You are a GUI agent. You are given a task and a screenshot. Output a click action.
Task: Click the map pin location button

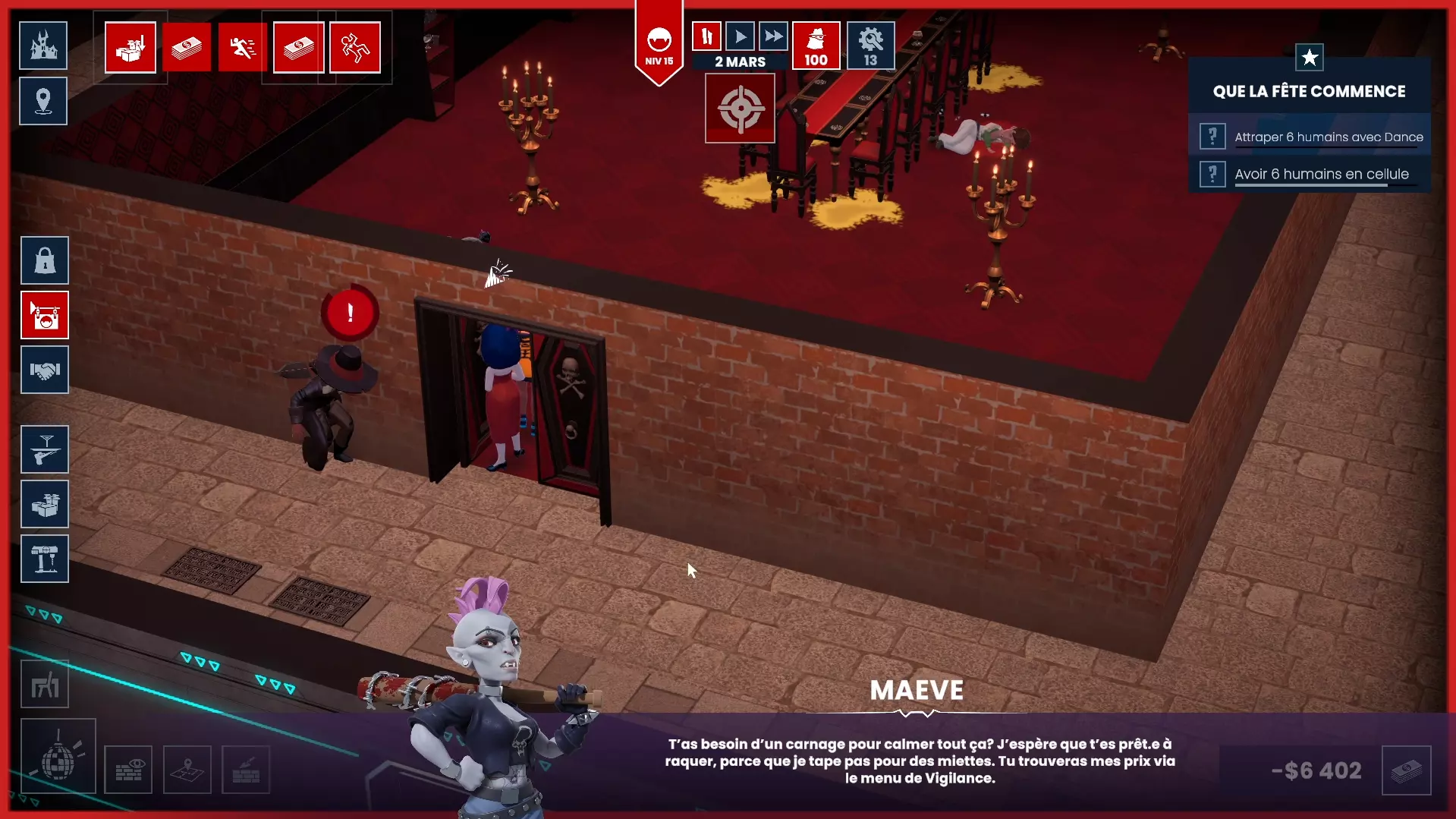tap(43, 101)
